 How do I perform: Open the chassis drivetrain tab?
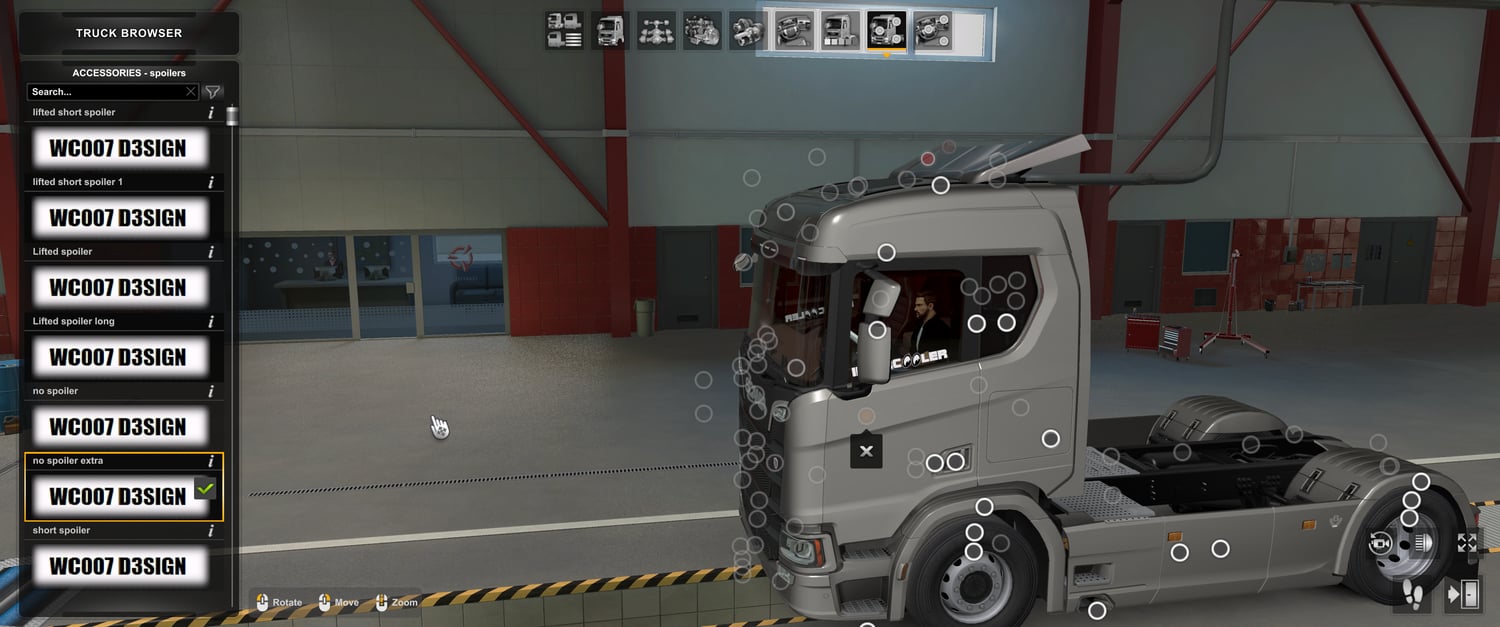tap(656, 30)
